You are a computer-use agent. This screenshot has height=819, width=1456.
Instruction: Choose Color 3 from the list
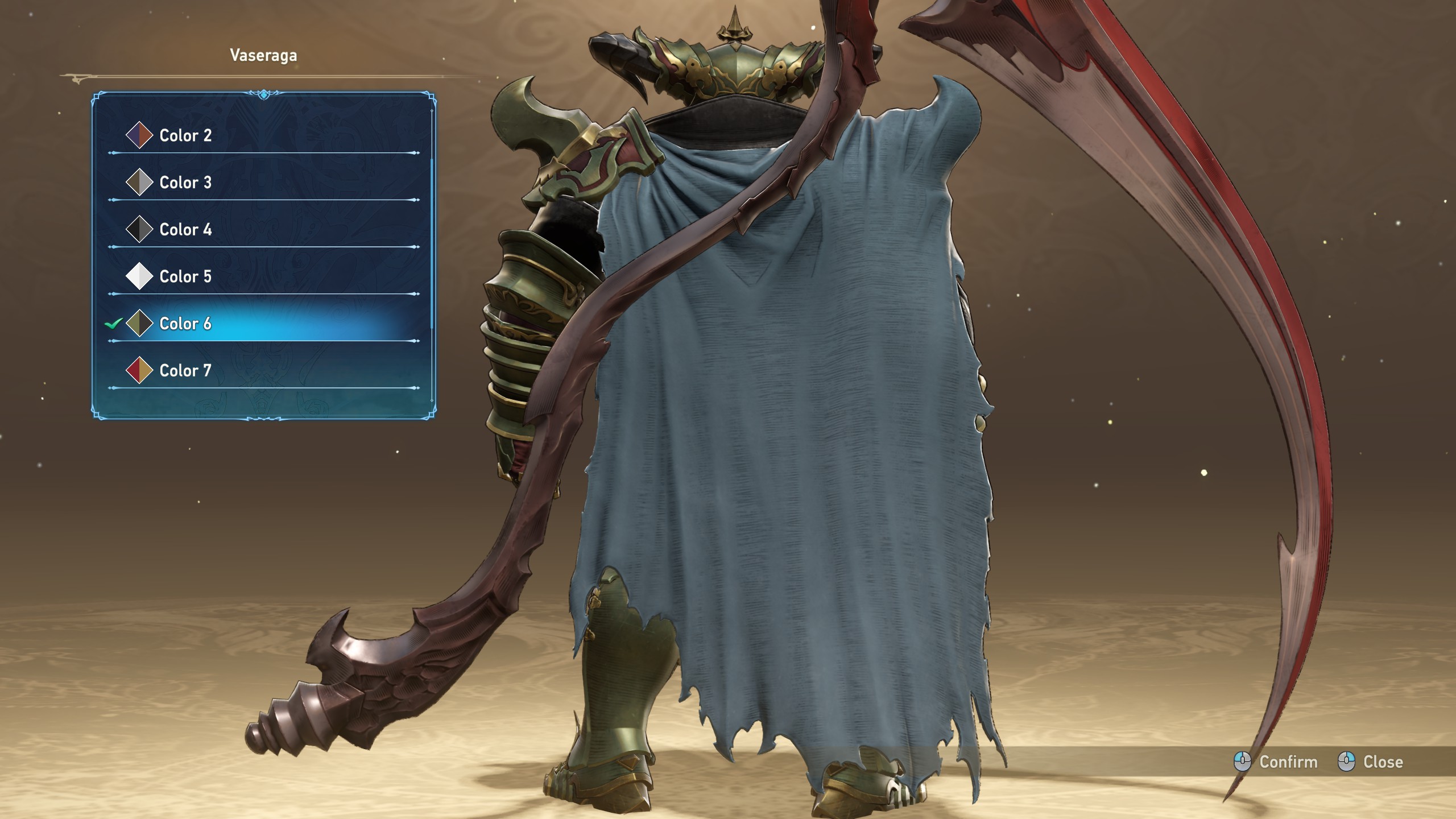click(185, 183)
